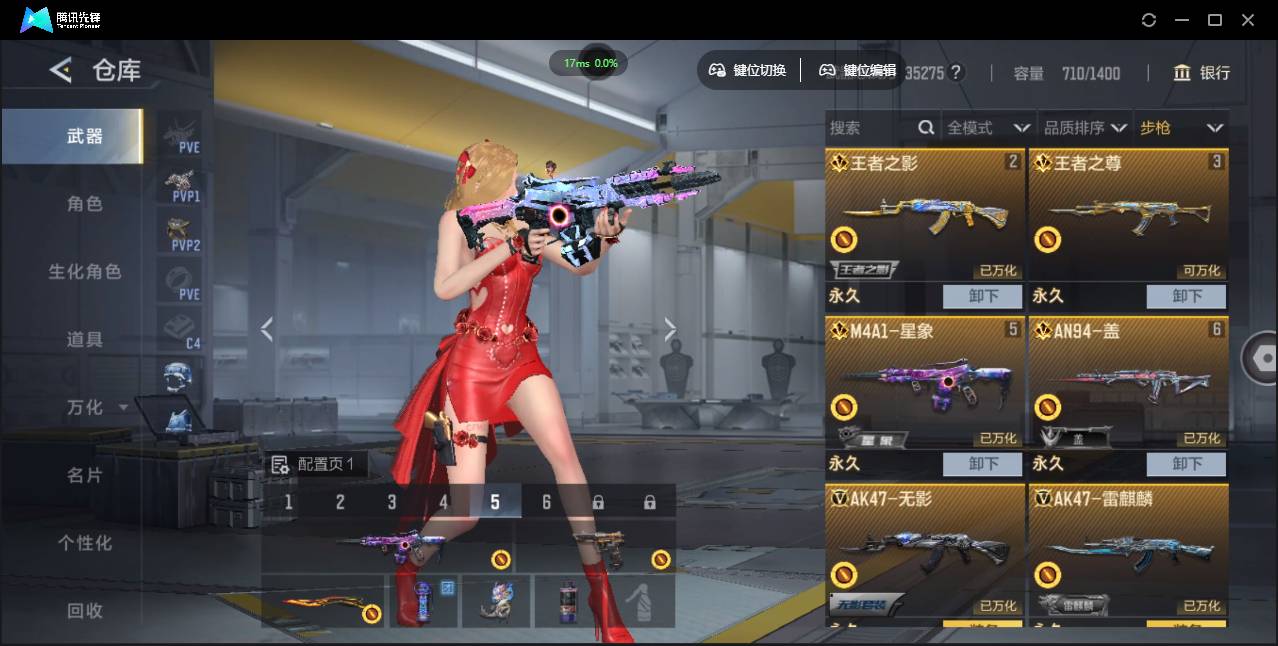Select the 道具 category
Image resolution: width=1278 pixels, height=646 pixels.
[85, 340]
